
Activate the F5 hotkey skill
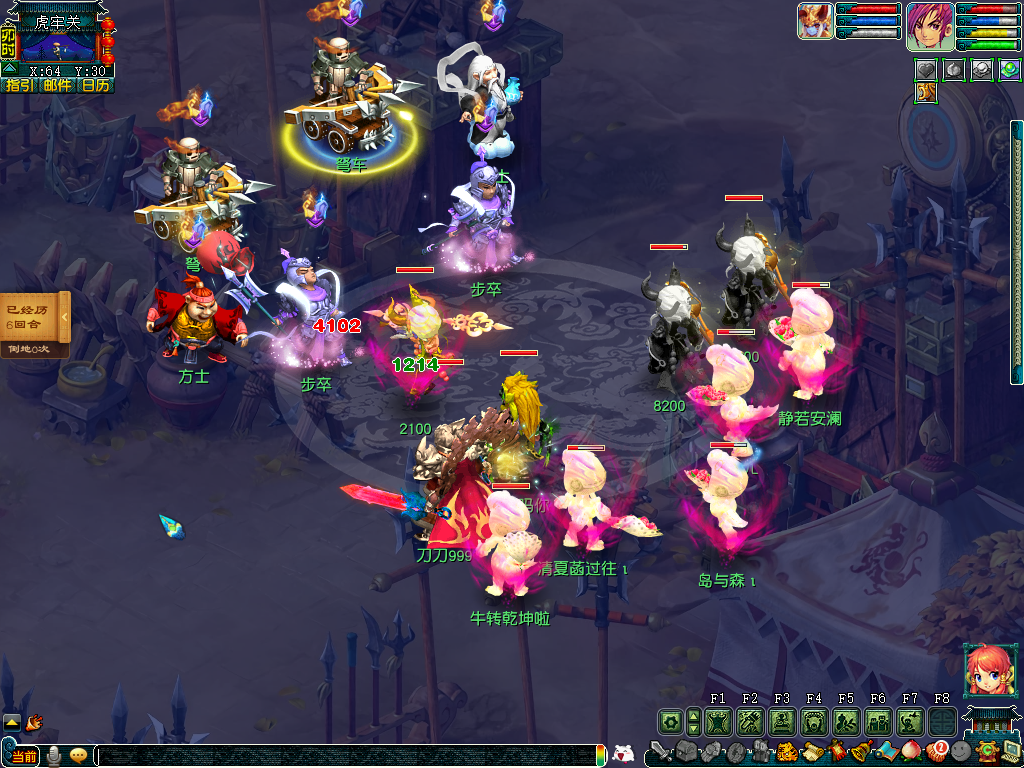tap(846, 721)
